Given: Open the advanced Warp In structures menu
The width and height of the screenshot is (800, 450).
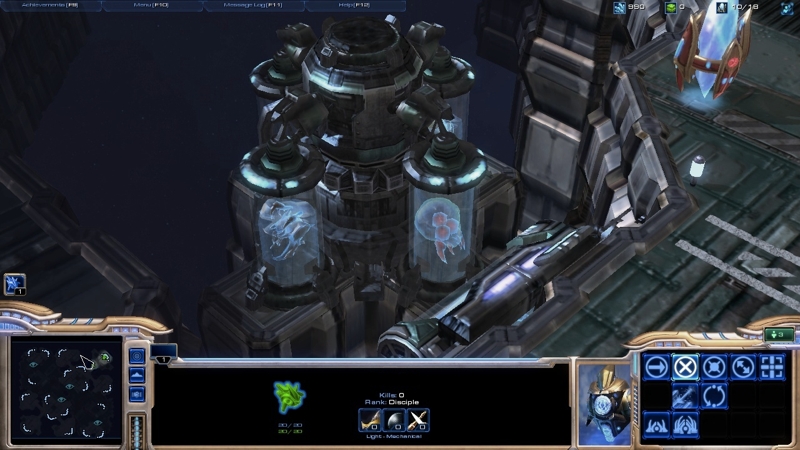Looking at the screenshot, I should click(685, 425).
